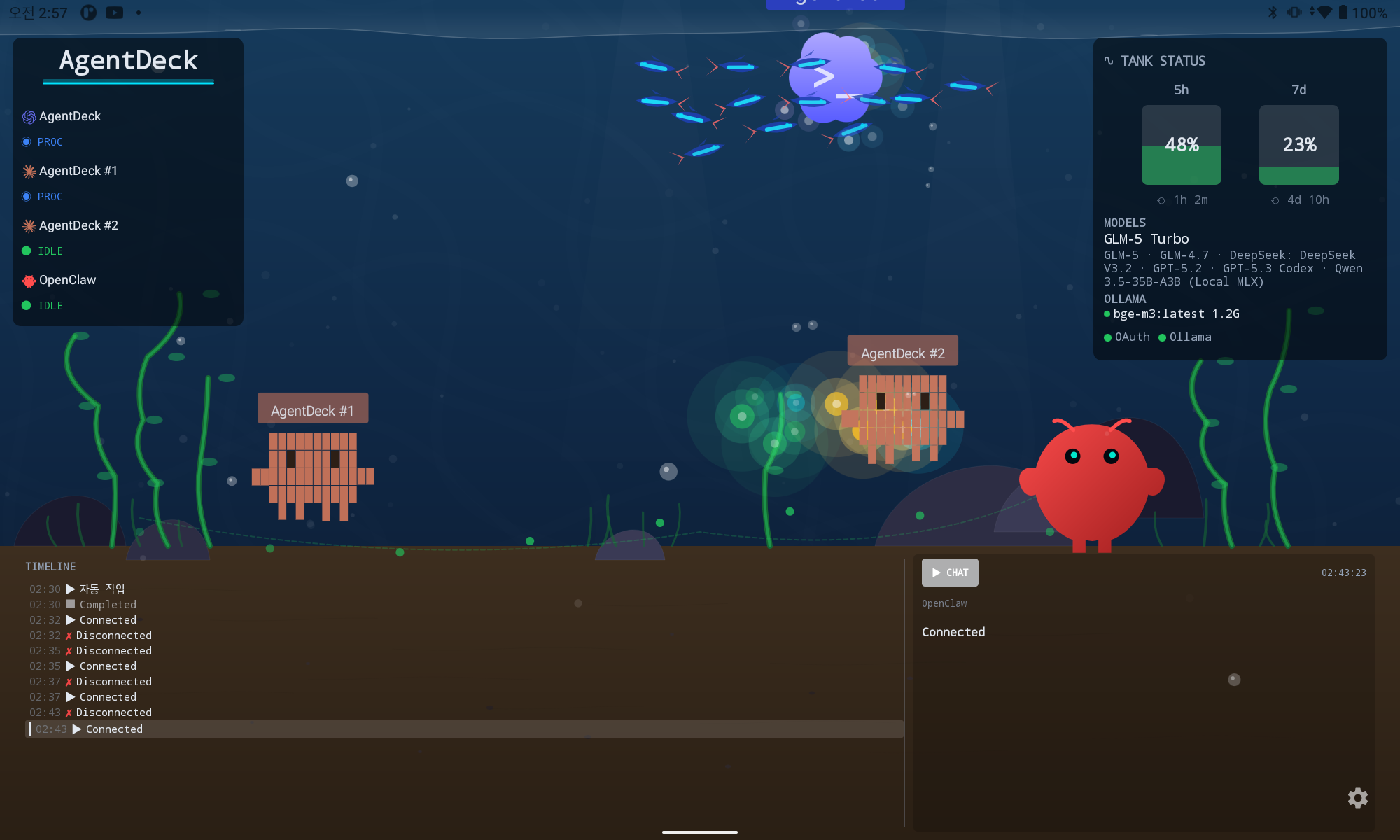Toggle the IDLE status dot for OpenClaw
Viewport: 1400px width, 840px height.
tap(26, 306)
